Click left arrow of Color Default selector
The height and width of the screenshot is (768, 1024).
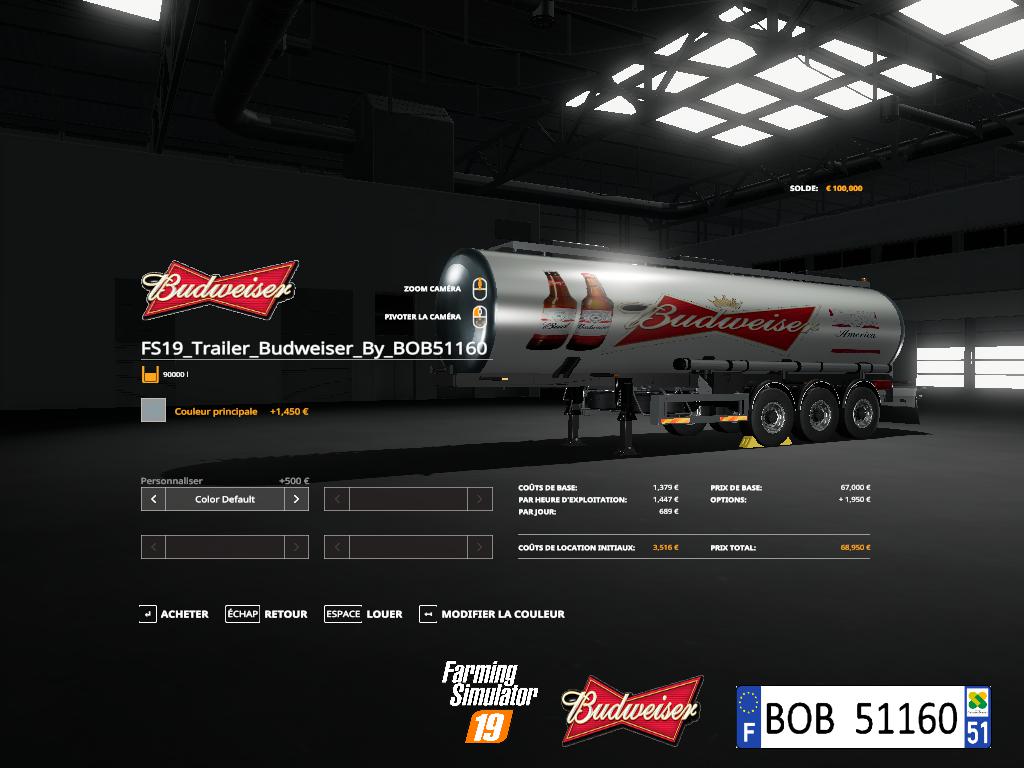pyautogui.click(x=153, y=499)
